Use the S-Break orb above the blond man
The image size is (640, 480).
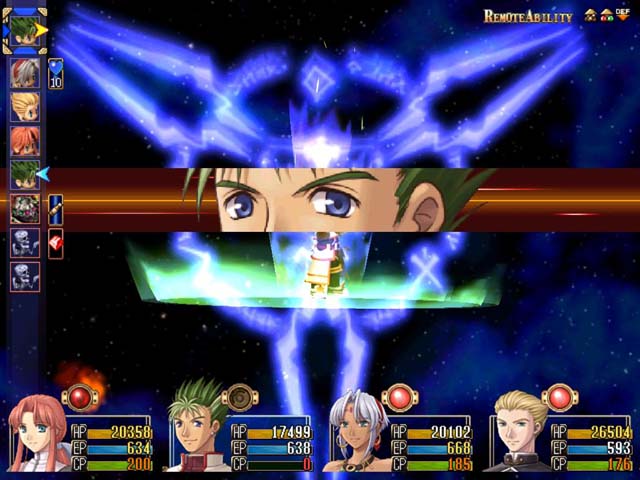pyautogui.click(x=559, y=397)
